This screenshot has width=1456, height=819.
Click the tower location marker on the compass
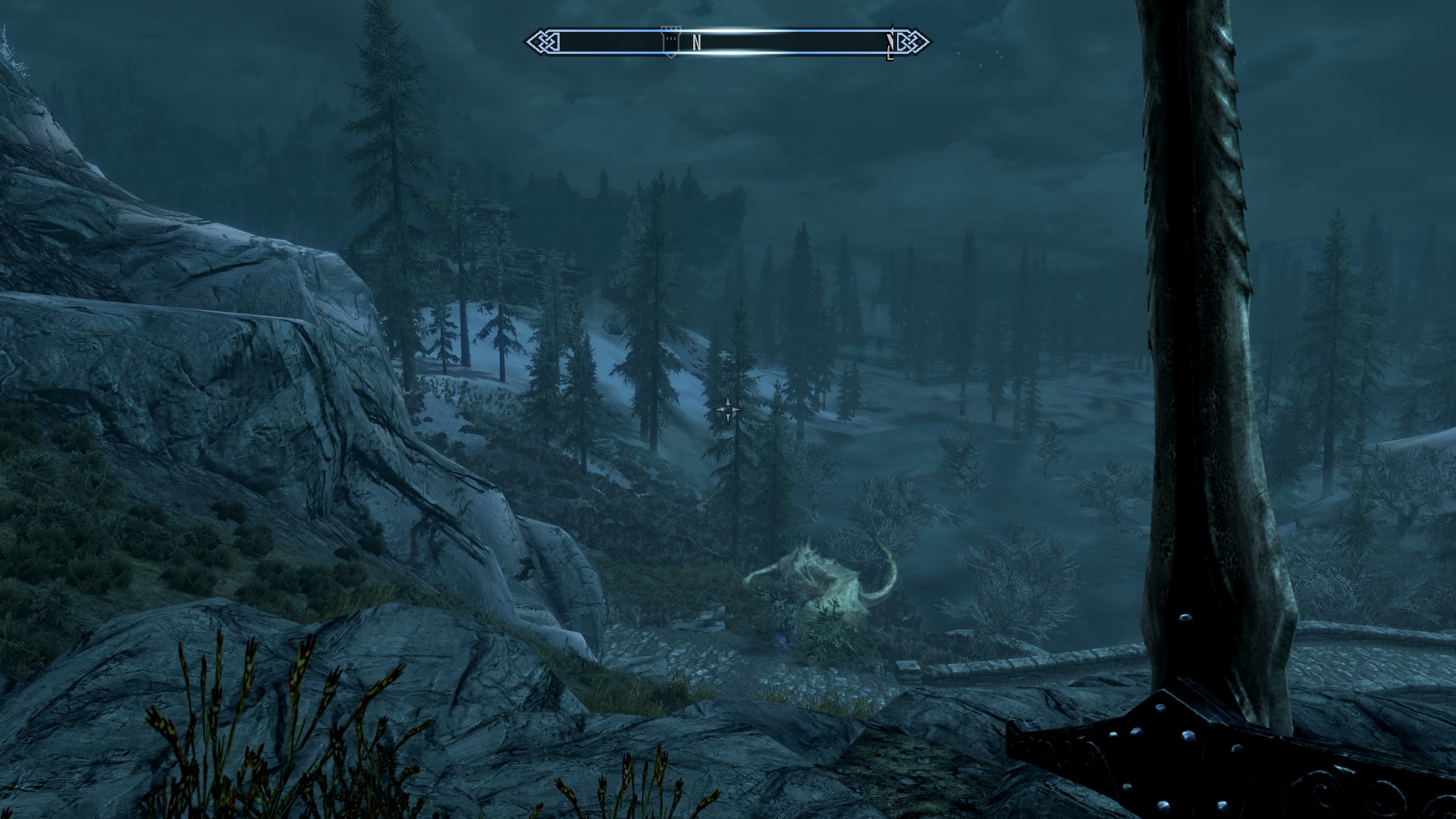[x=670, y=41]
